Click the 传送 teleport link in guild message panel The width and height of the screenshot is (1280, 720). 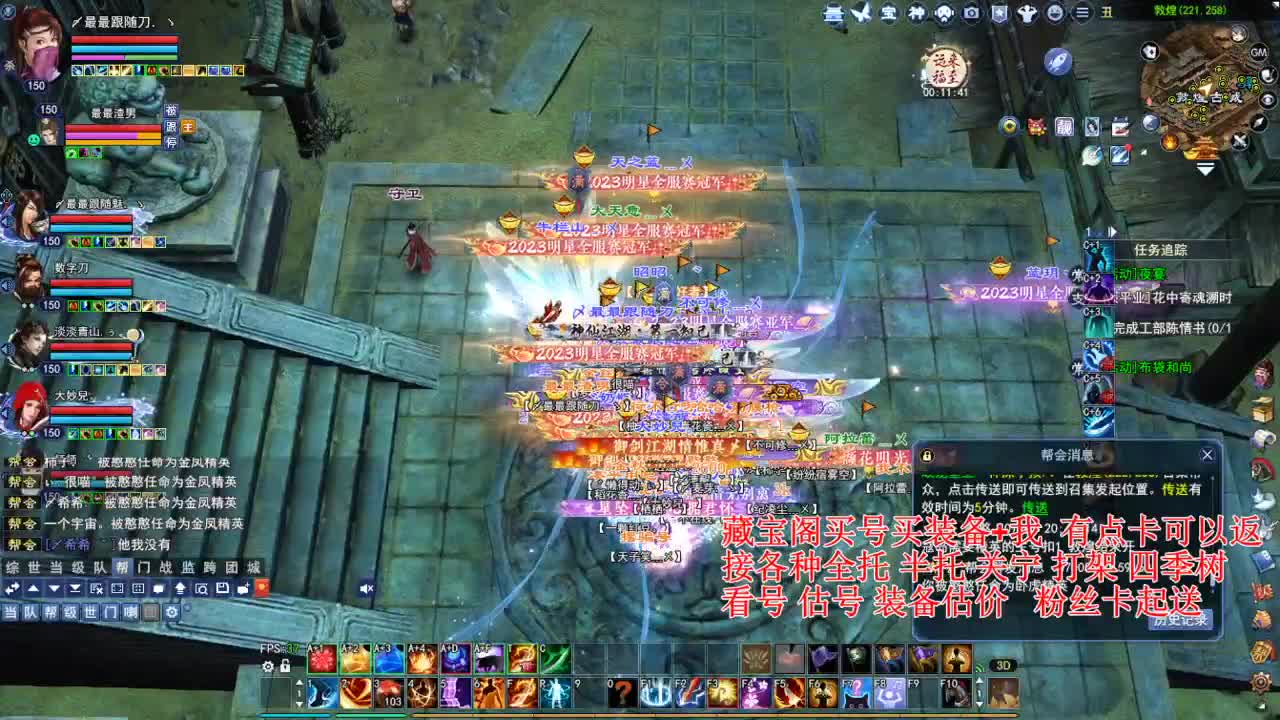coord(1035,509)
